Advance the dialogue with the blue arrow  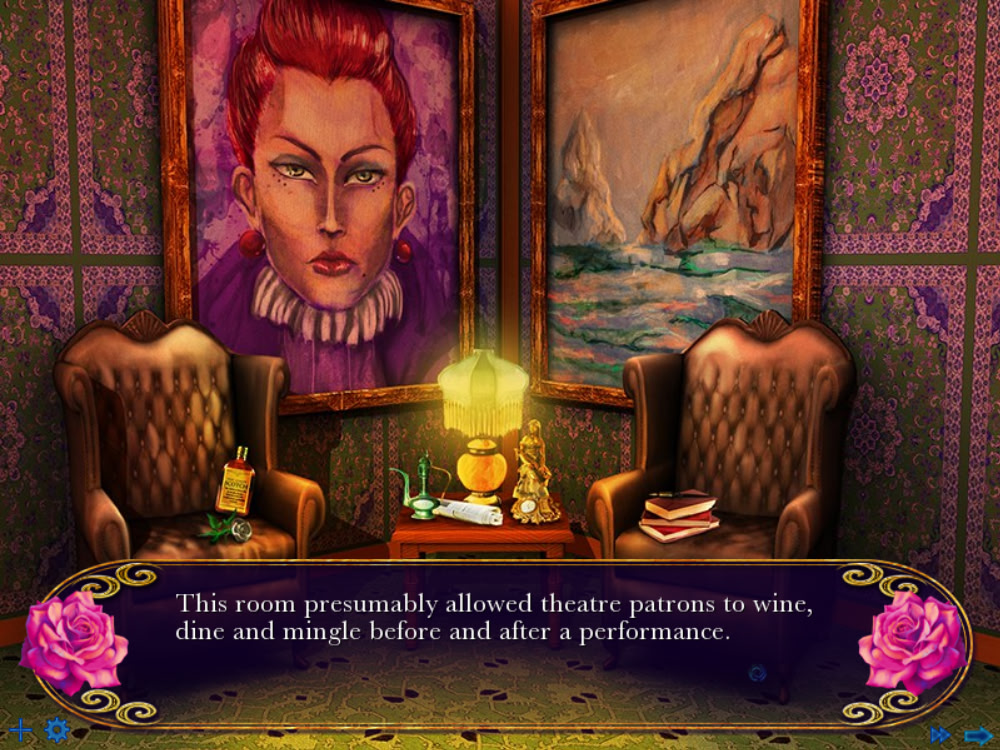pyautogui.click(x=977, y=735)
